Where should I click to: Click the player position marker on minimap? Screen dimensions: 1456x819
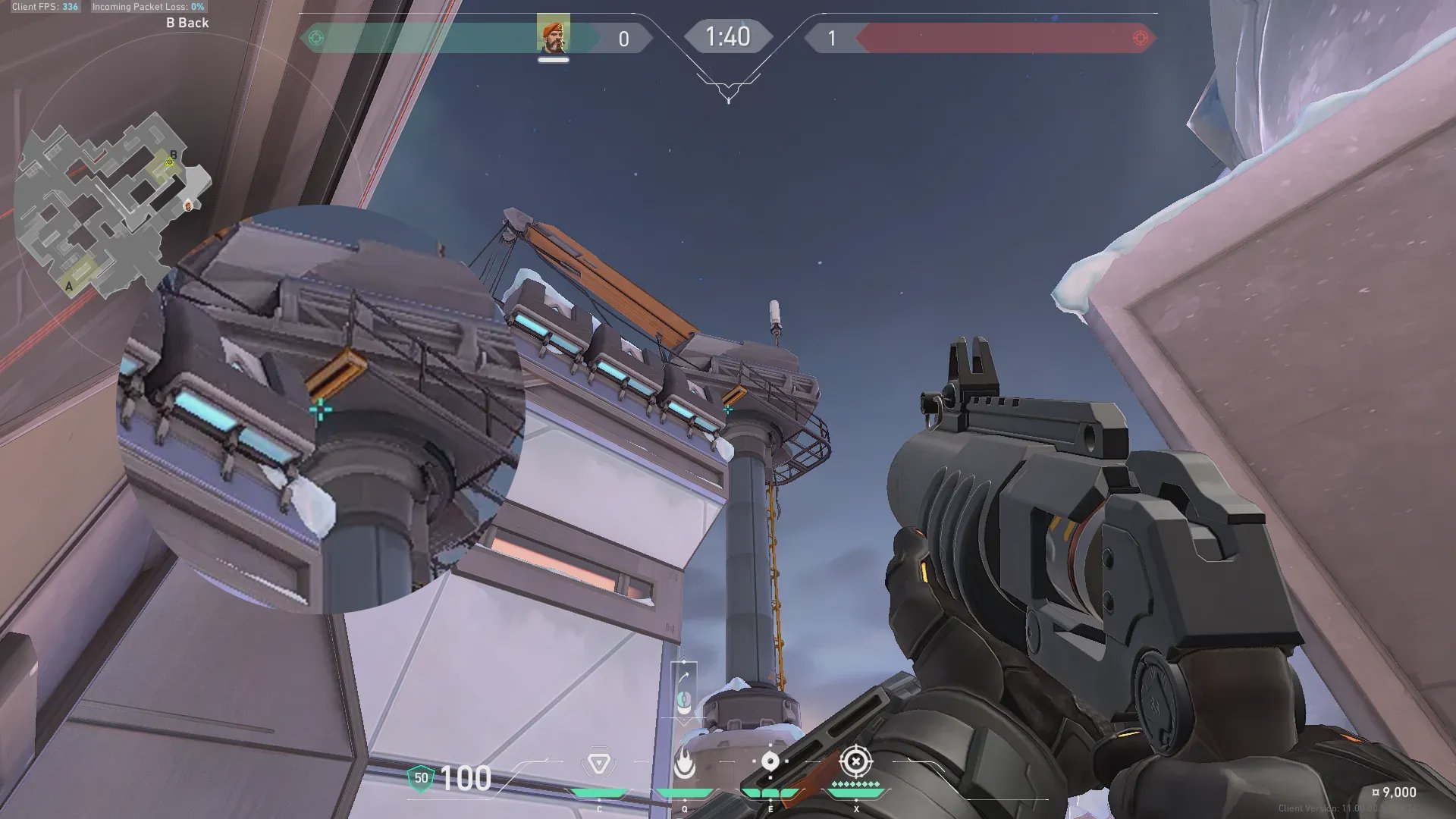(x=188, y=204)
